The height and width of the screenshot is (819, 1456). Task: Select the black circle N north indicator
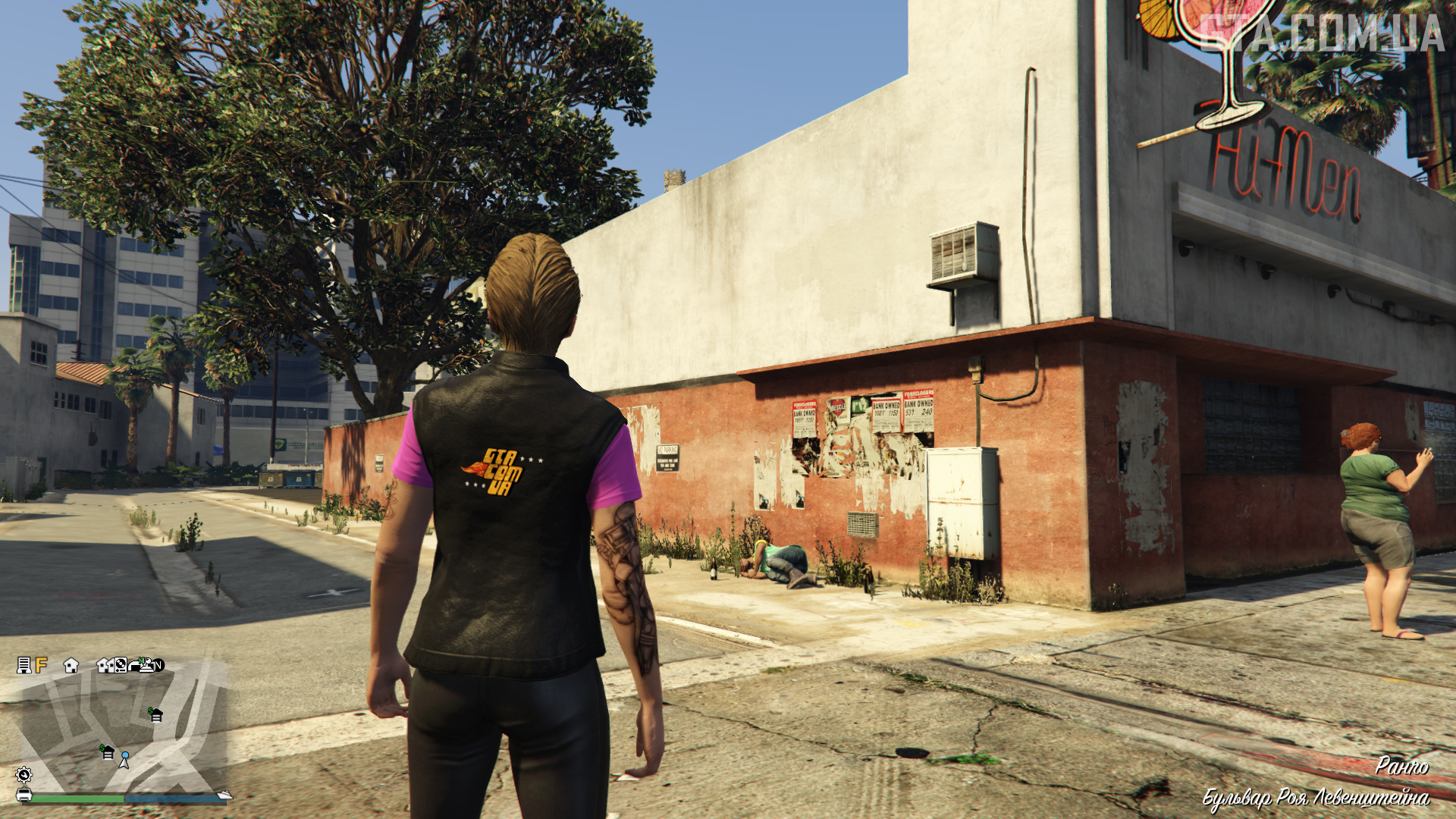(x=158, y=666)
